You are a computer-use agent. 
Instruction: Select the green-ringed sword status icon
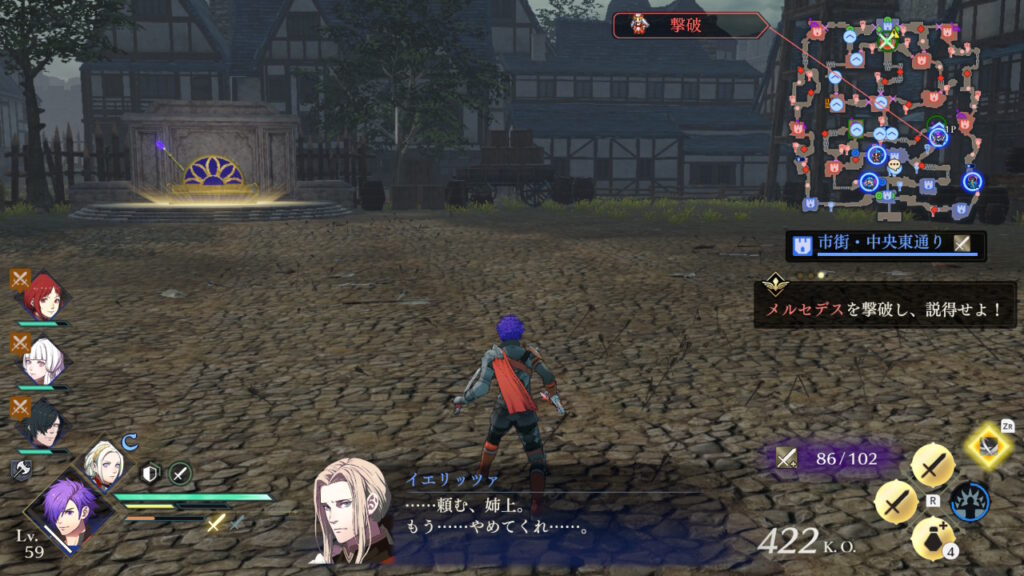[x=180, y=473]
